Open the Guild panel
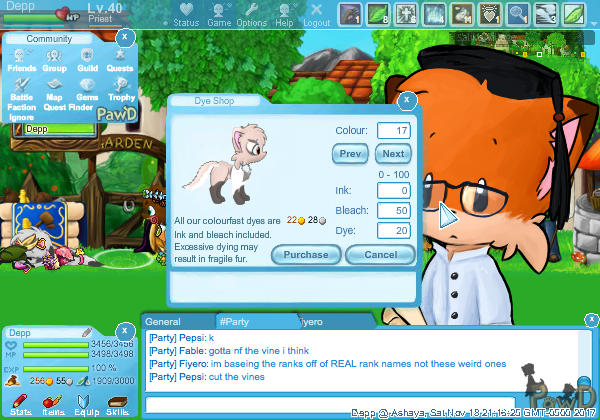The image size is (600, 420). (87, 60)
